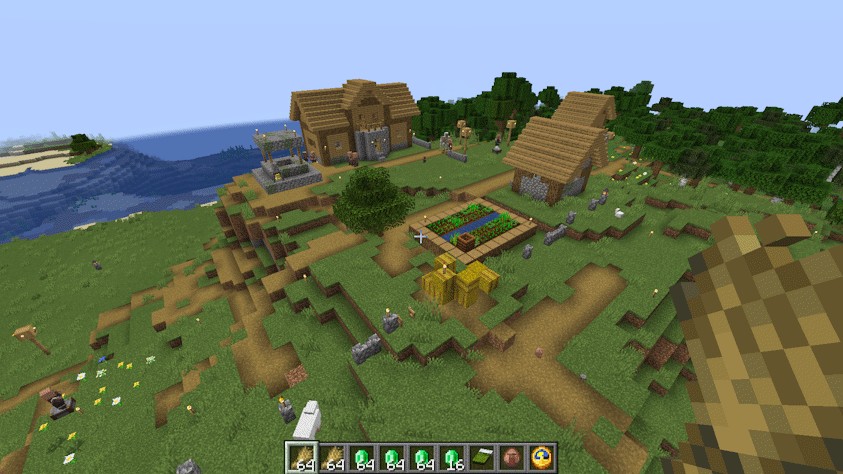Select the flat green item slot
This screenshot has width=843, height=474.
[482, 458]
